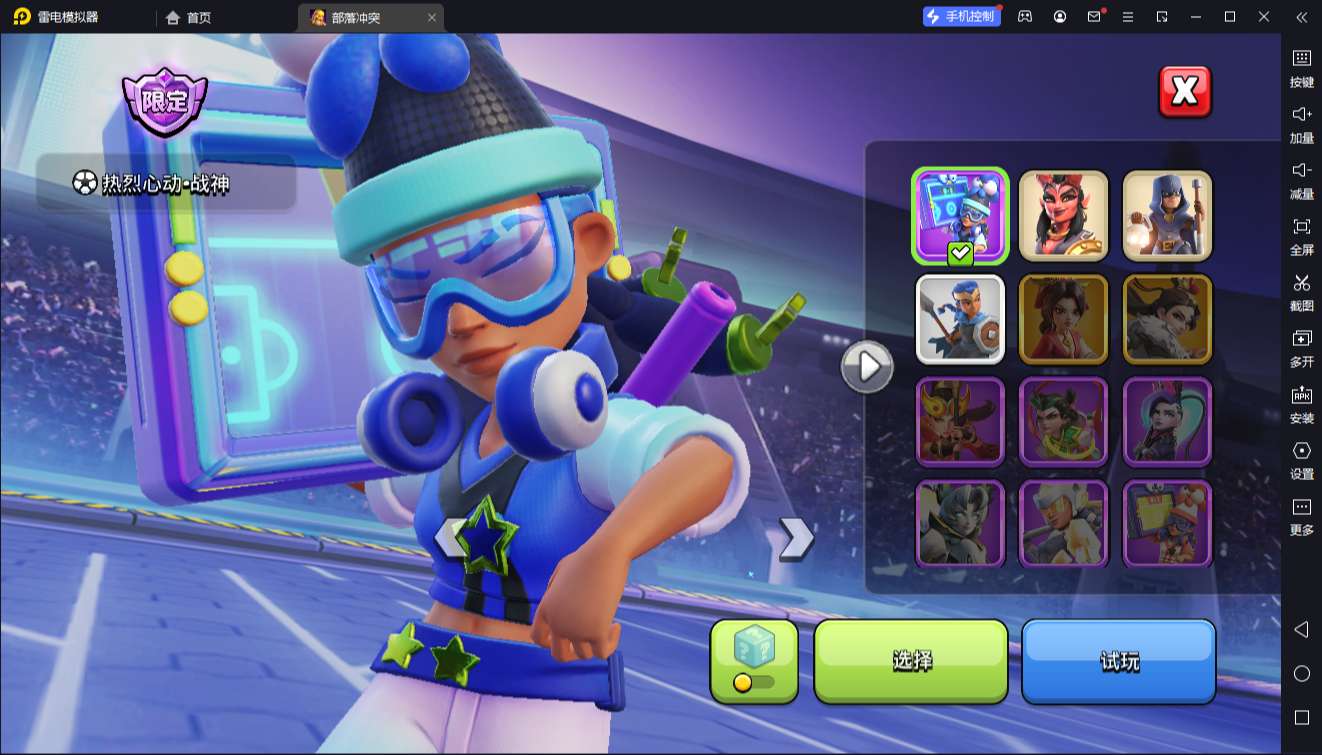Select the blue goggles skin with the green checkmark
Viewport: 1322px width, 755px height.
[x=960, y=215]
